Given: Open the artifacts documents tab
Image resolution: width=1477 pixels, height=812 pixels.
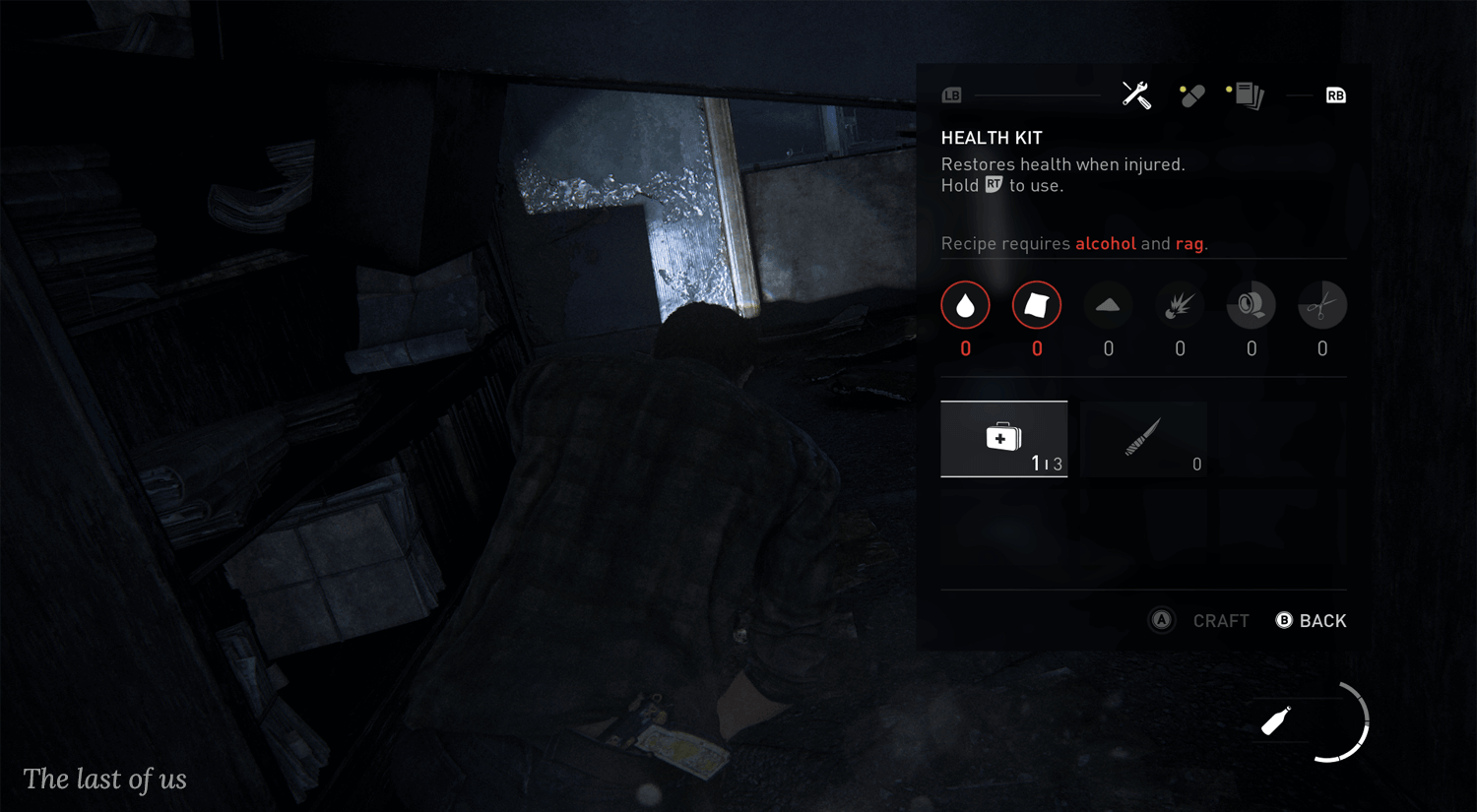Looking at the screenshot, I should tap(1249, 95).
